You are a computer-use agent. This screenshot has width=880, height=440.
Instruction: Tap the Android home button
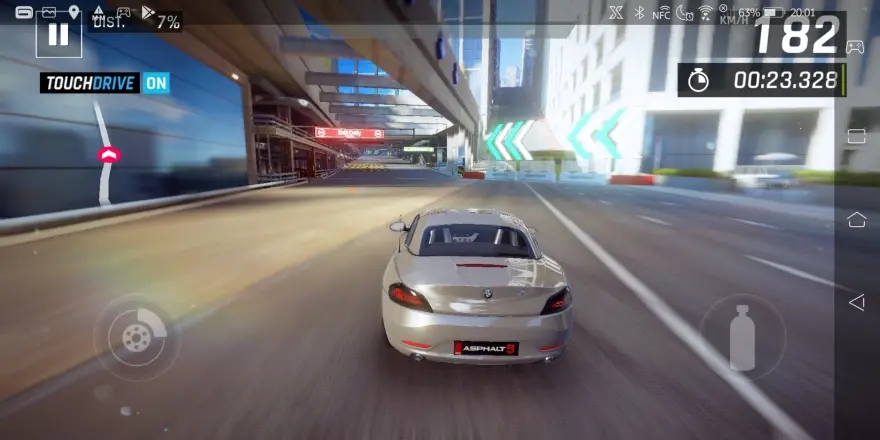(x=856, y=219)
